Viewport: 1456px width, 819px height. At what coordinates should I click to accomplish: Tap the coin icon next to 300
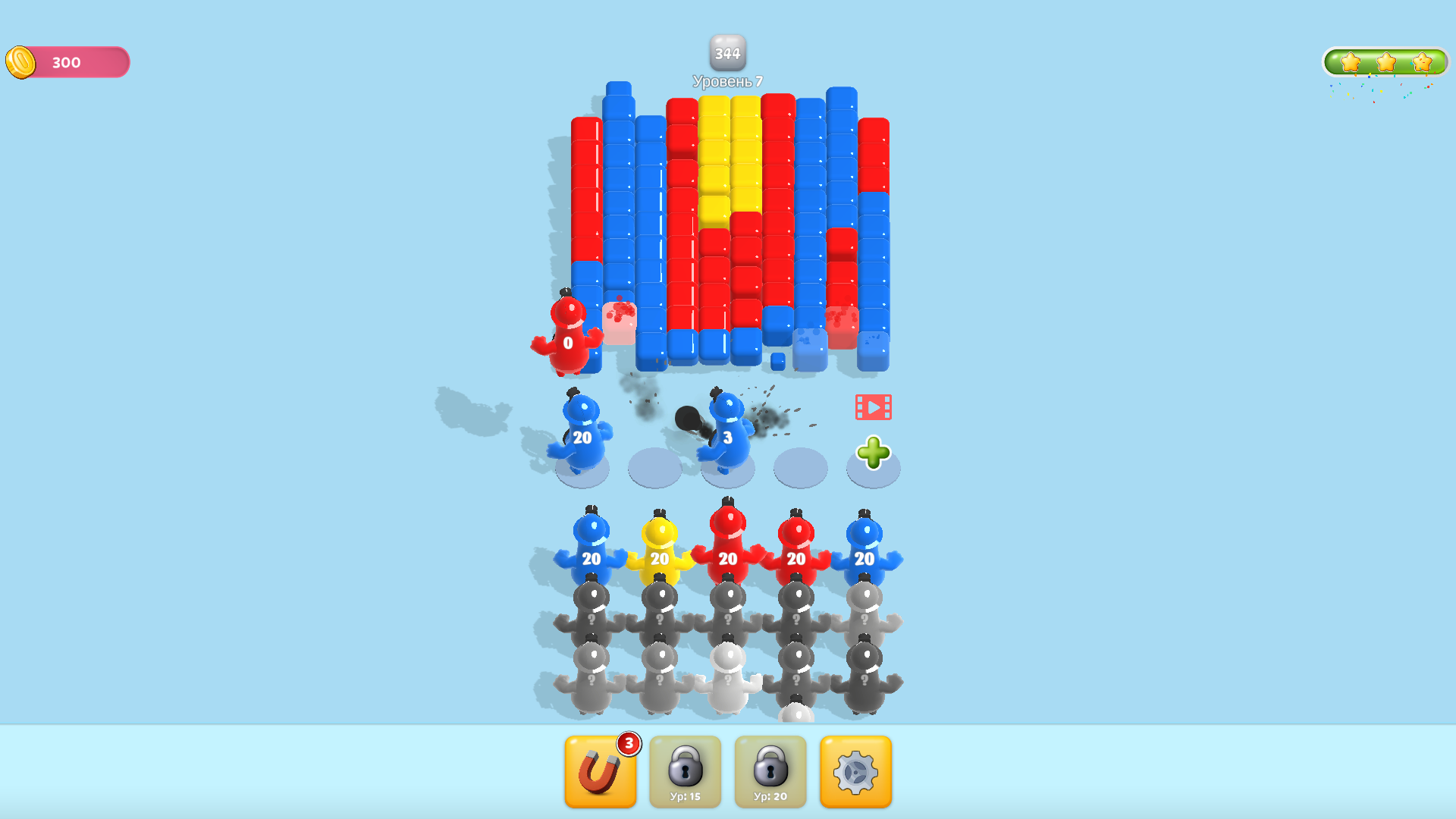[20, 62]
